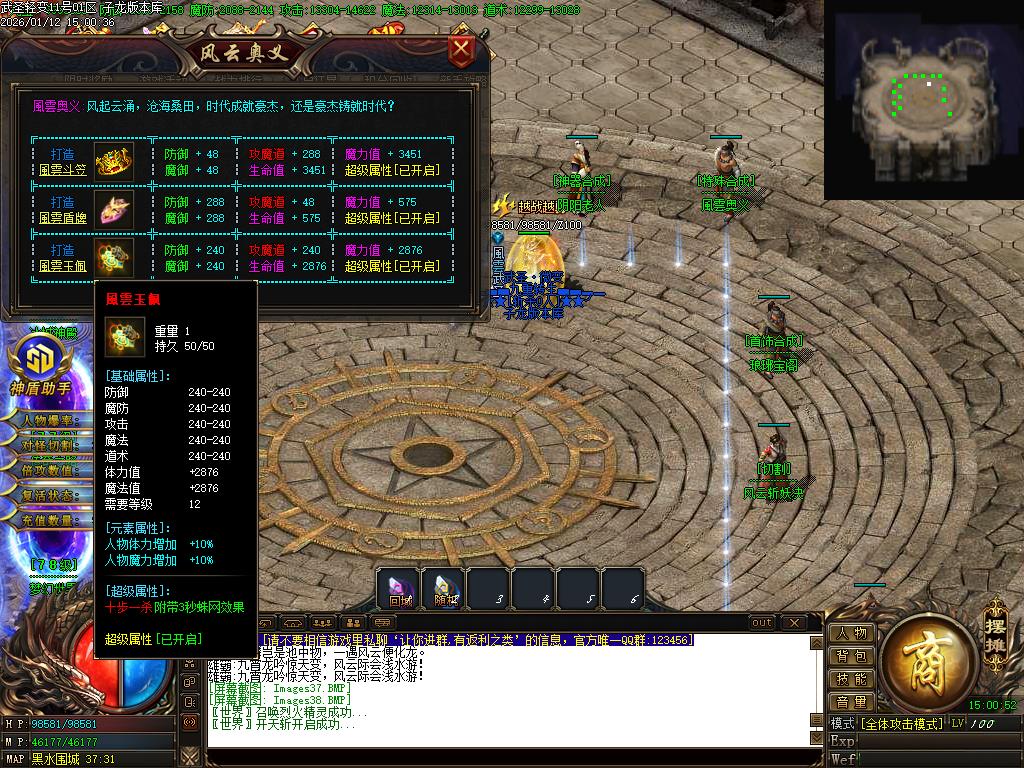Open the 技能 skills panel
1024x768 pixels.
click(x=851, y=679)
